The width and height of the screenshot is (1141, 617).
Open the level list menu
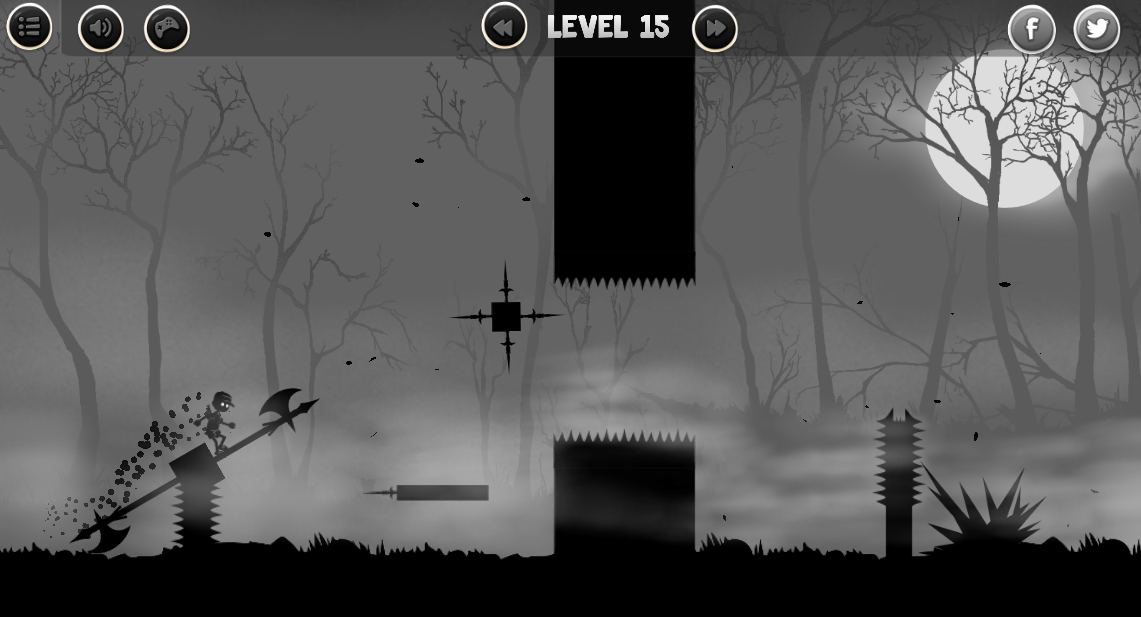click(29, 27)
